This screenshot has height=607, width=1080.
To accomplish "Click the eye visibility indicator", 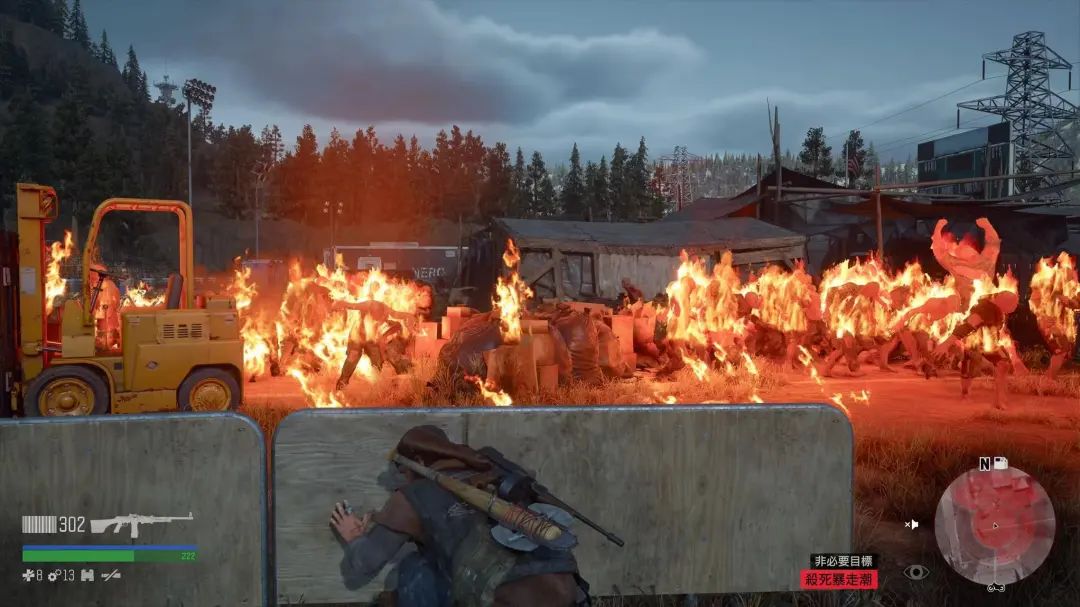I will tap(915, 572).
